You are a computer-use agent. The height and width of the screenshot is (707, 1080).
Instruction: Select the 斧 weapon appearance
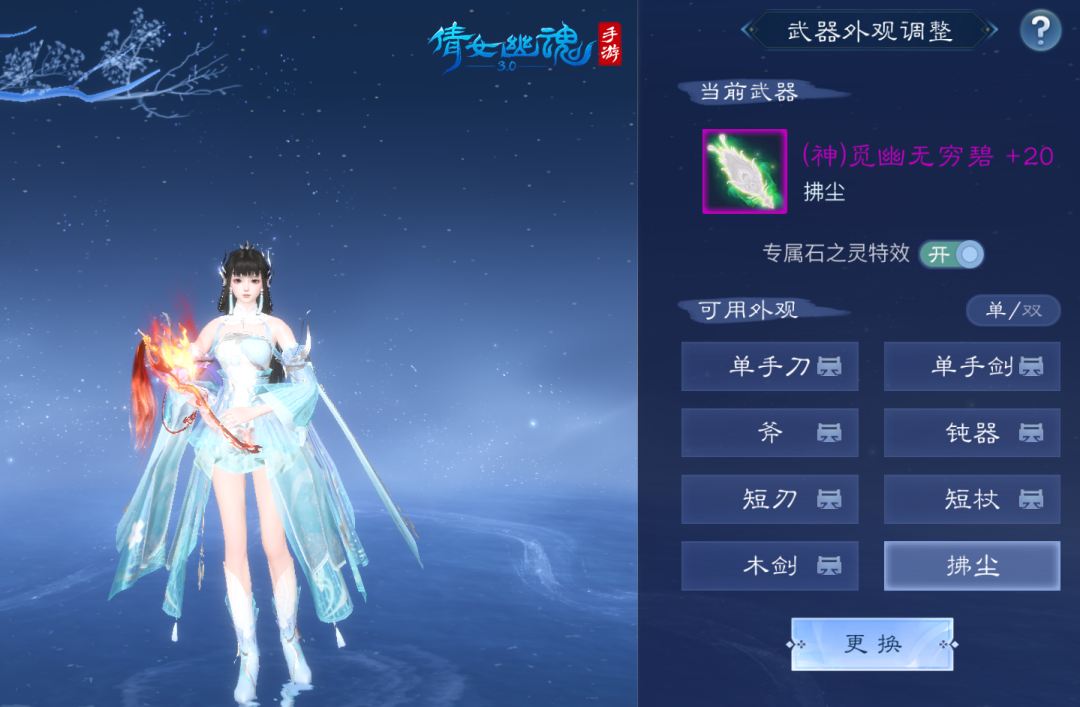tap(770, 433)
